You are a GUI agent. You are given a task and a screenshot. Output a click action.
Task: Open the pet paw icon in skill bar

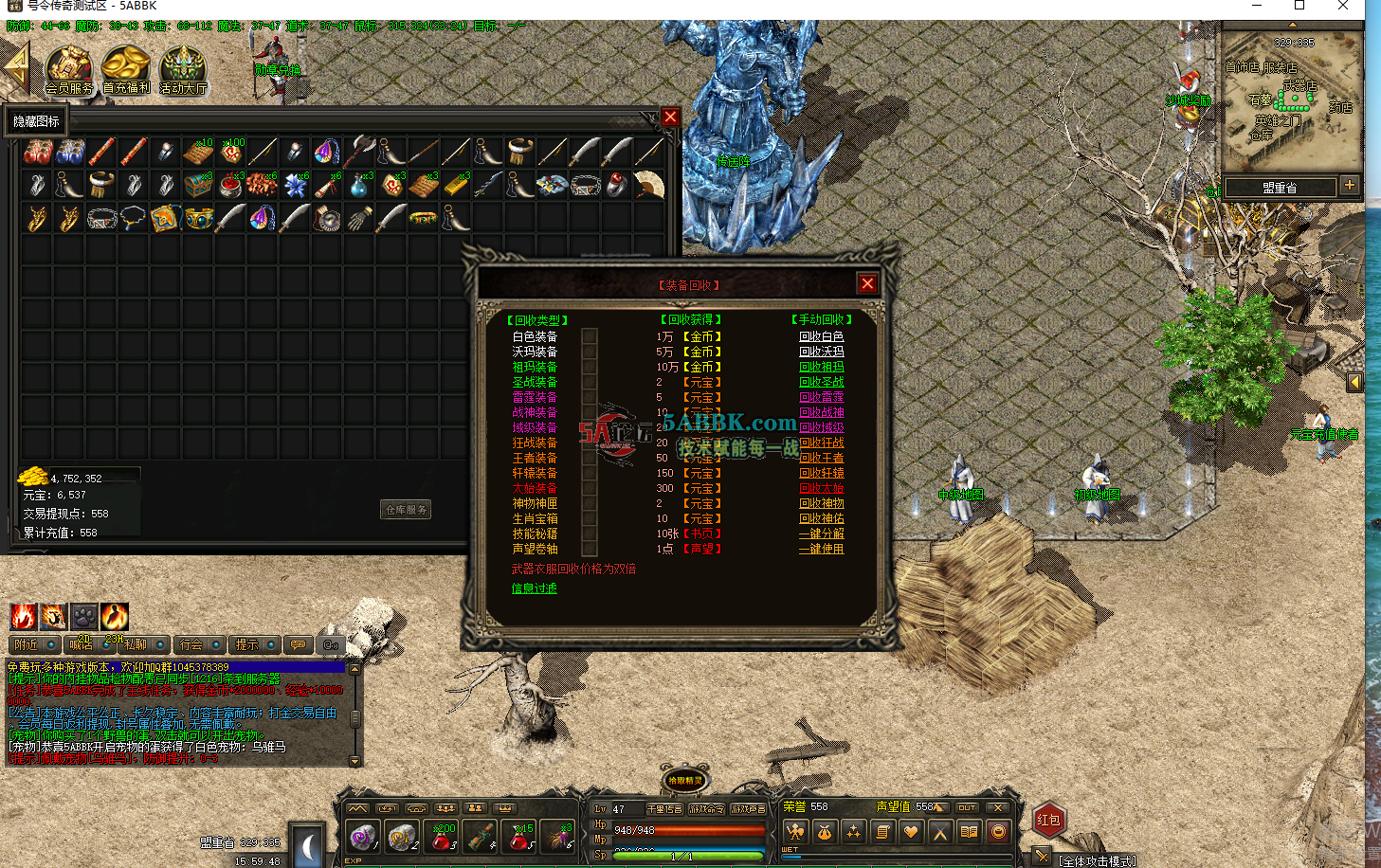point(85,615)
